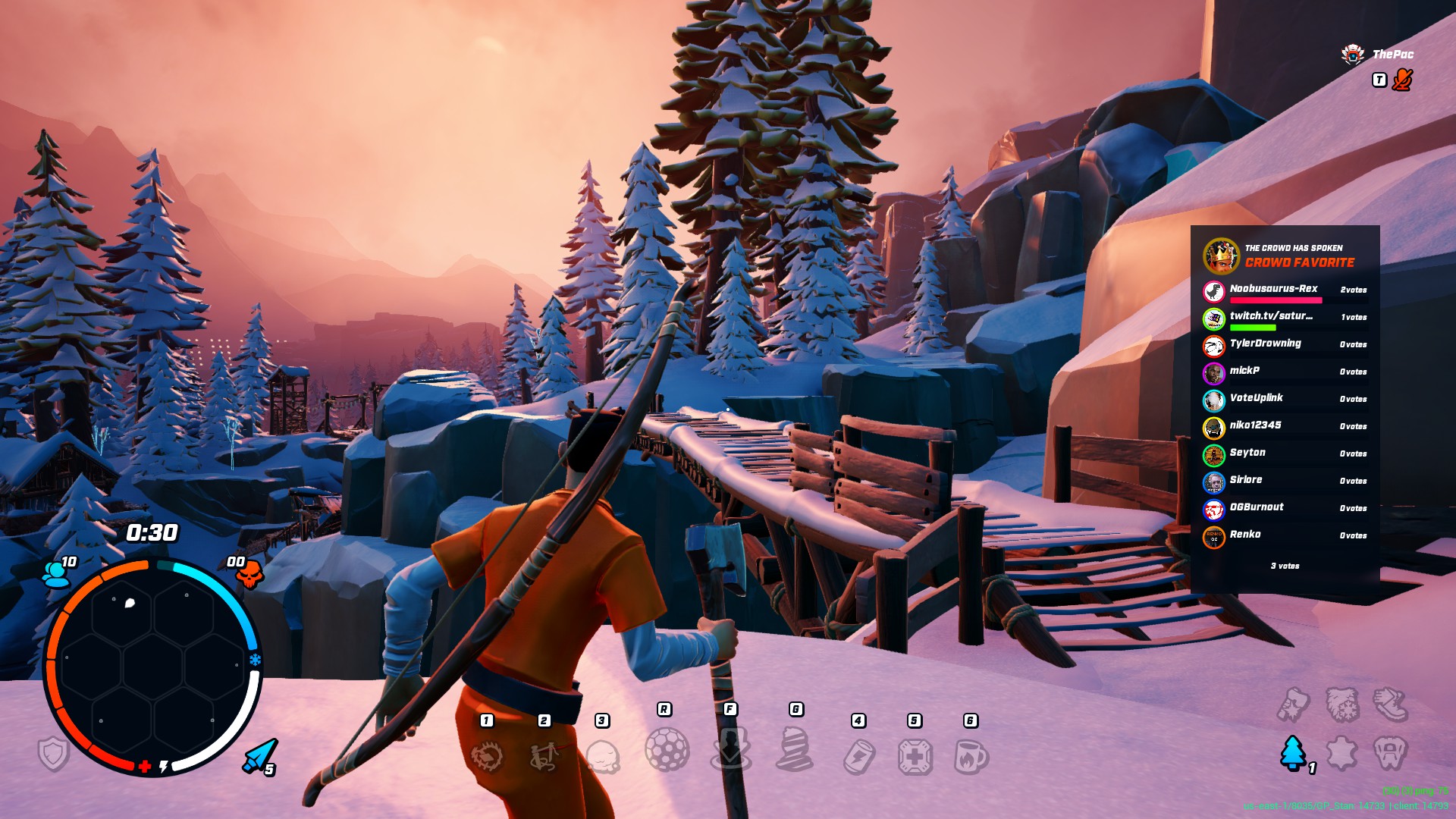The height and width of the screenshot is (819, 1456).
Task: Toggle the muted microphone icon under ThePac
Action: coord(1402,80)
